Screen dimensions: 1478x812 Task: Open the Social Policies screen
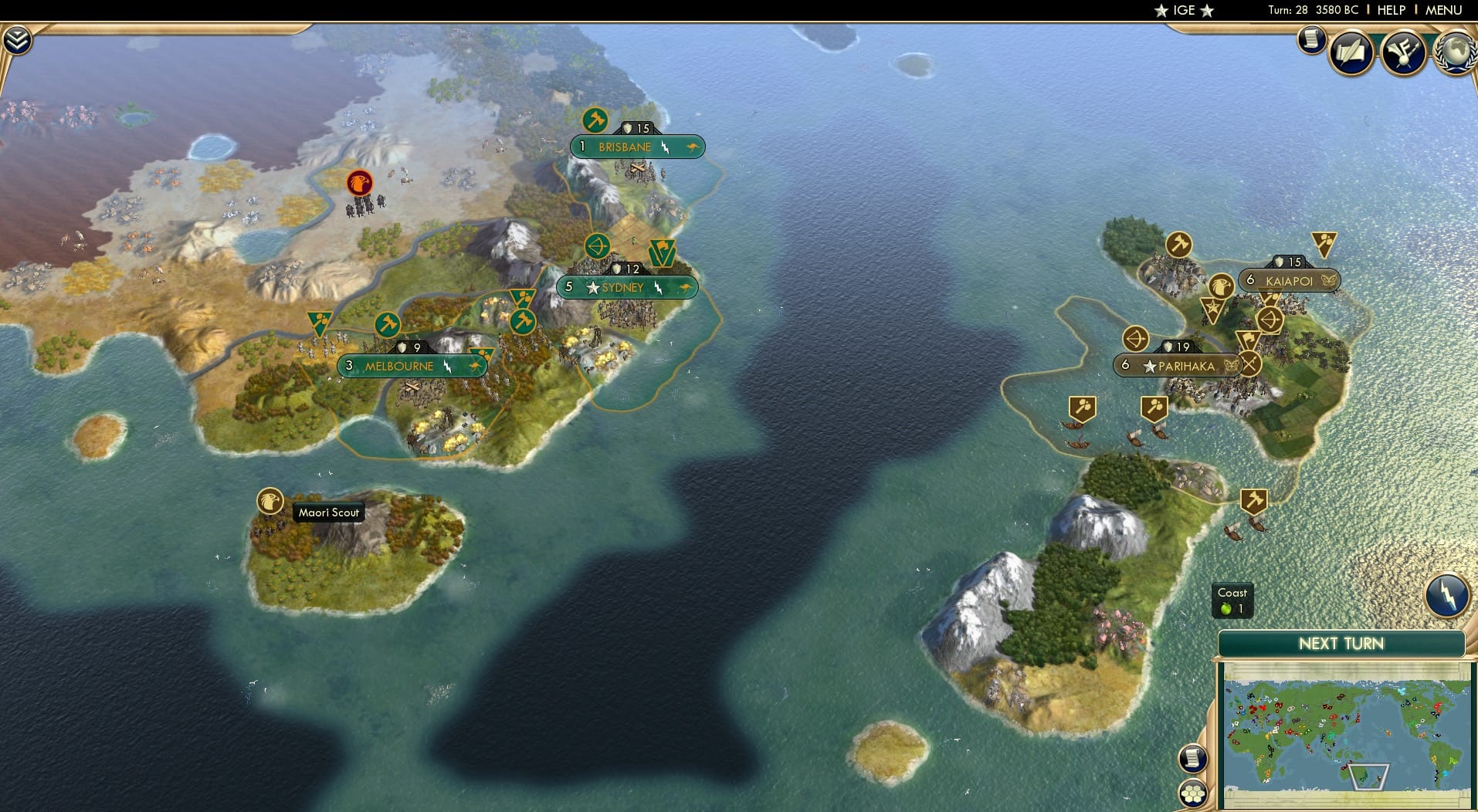(1351, 52)
